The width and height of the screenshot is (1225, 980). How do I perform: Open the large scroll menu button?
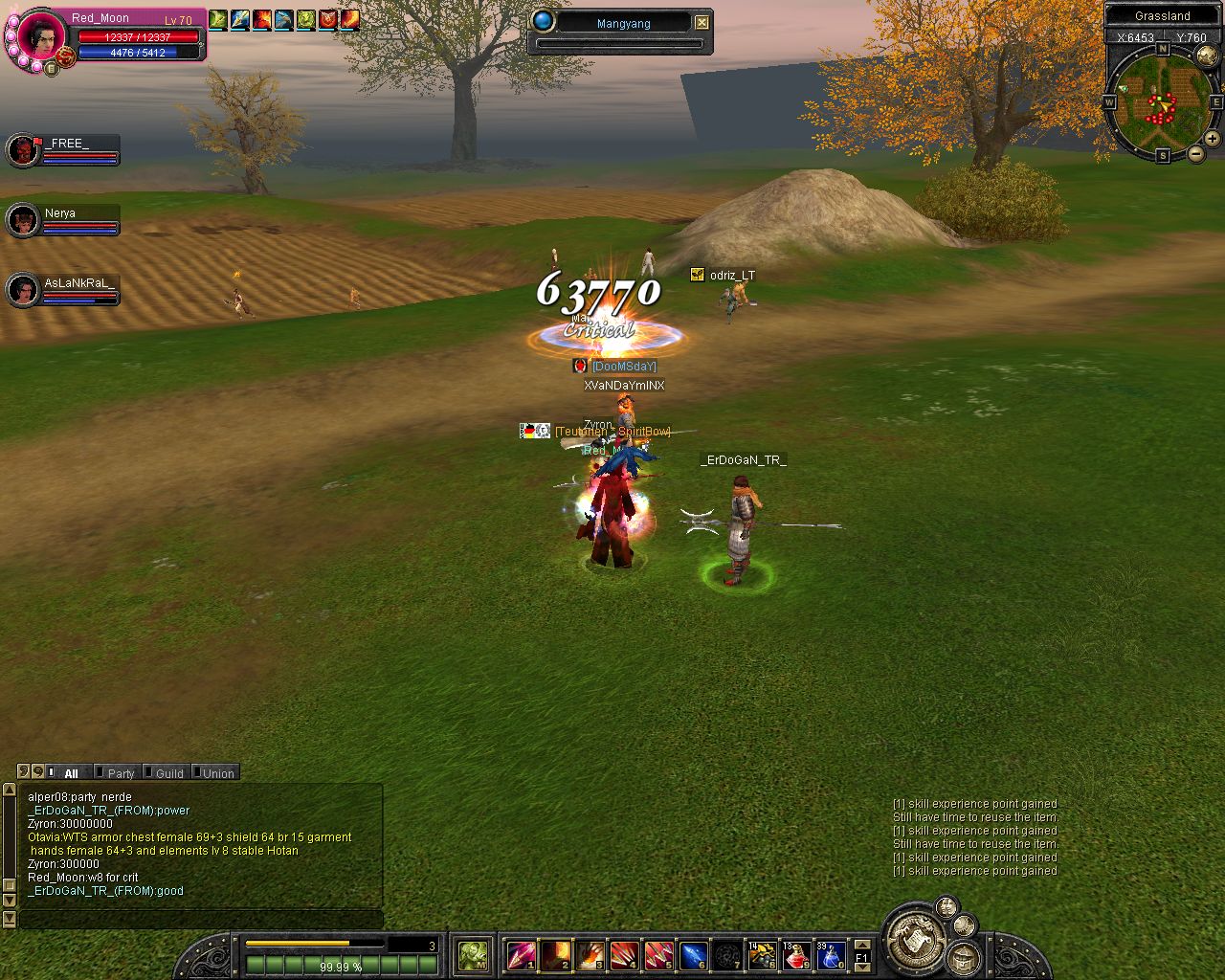click(x=913, y=938)
